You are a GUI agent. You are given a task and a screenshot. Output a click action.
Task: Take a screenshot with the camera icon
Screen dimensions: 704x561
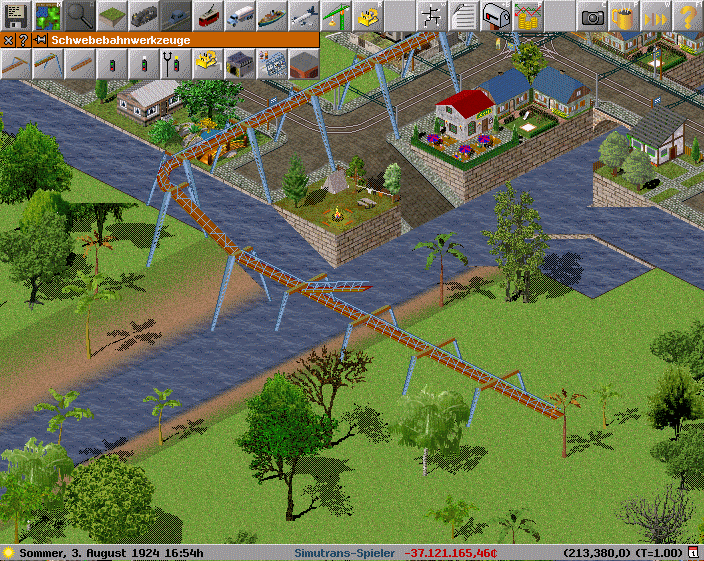click(x=592, y=16)
